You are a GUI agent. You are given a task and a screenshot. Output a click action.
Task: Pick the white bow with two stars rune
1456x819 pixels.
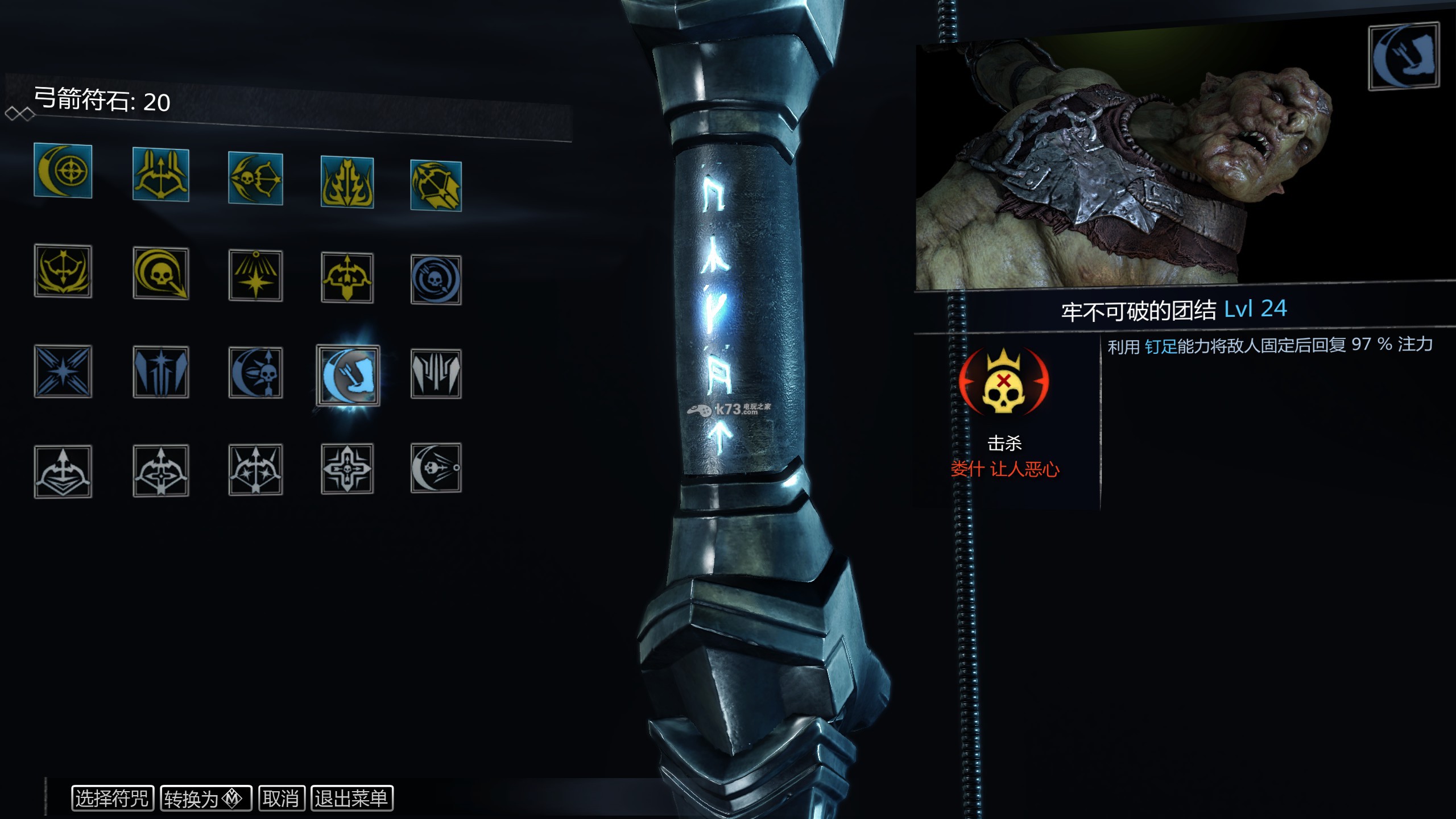pos(255,469)
